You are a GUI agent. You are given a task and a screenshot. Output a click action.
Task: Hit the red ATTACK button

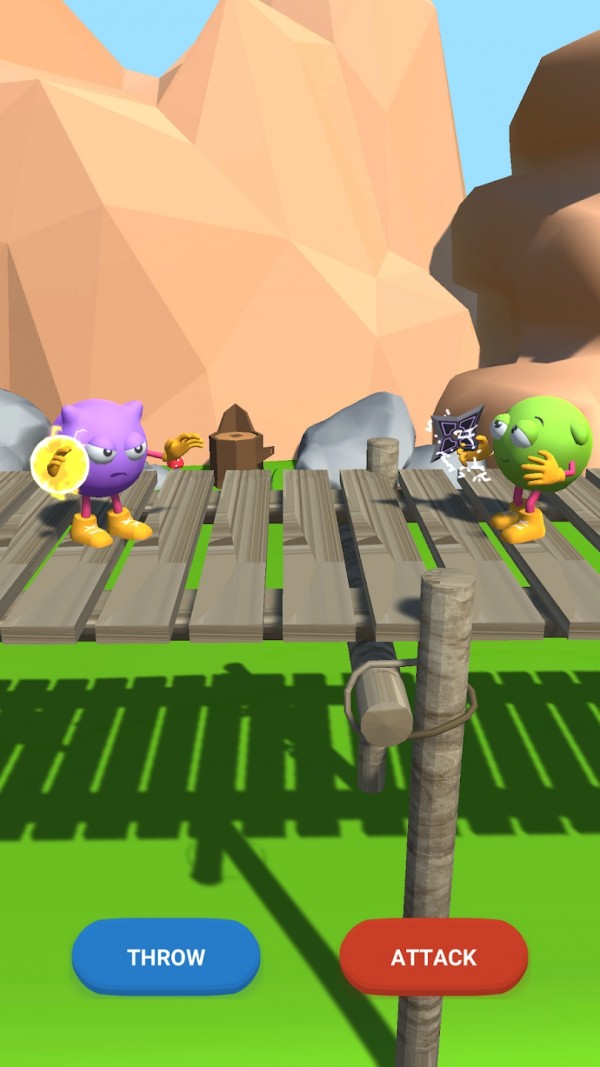[433, 956]
